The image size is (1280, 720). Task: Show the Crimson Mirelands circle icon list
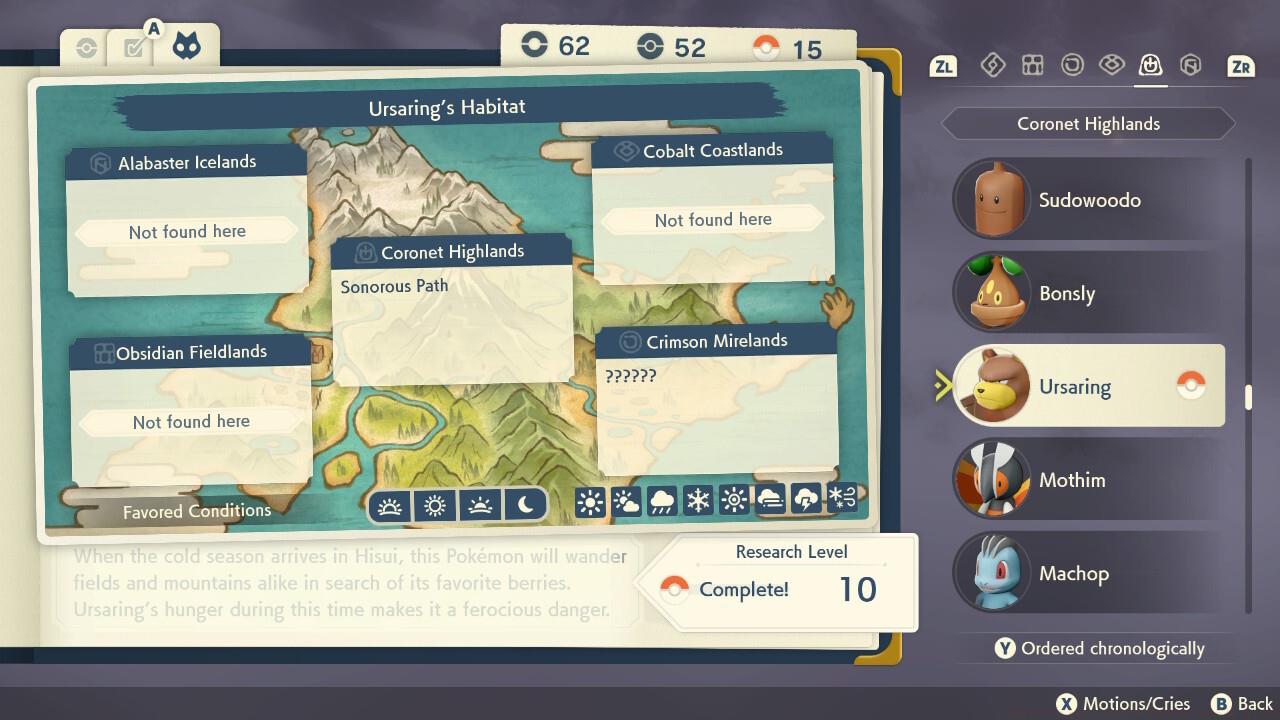pos(1072,66)
